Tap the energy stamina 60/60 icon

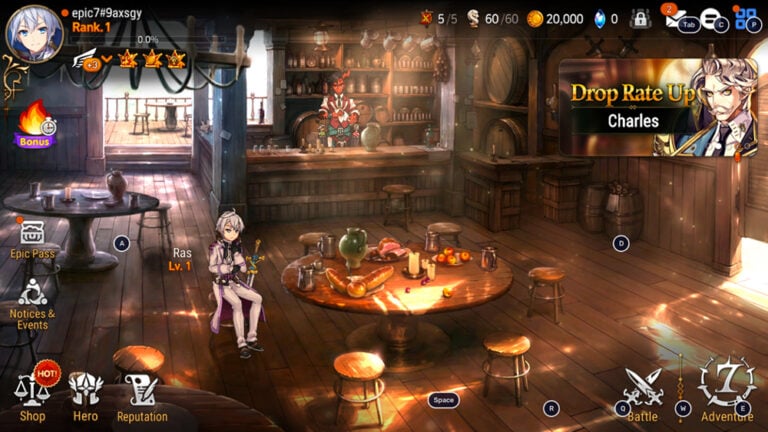pos(473,18)
